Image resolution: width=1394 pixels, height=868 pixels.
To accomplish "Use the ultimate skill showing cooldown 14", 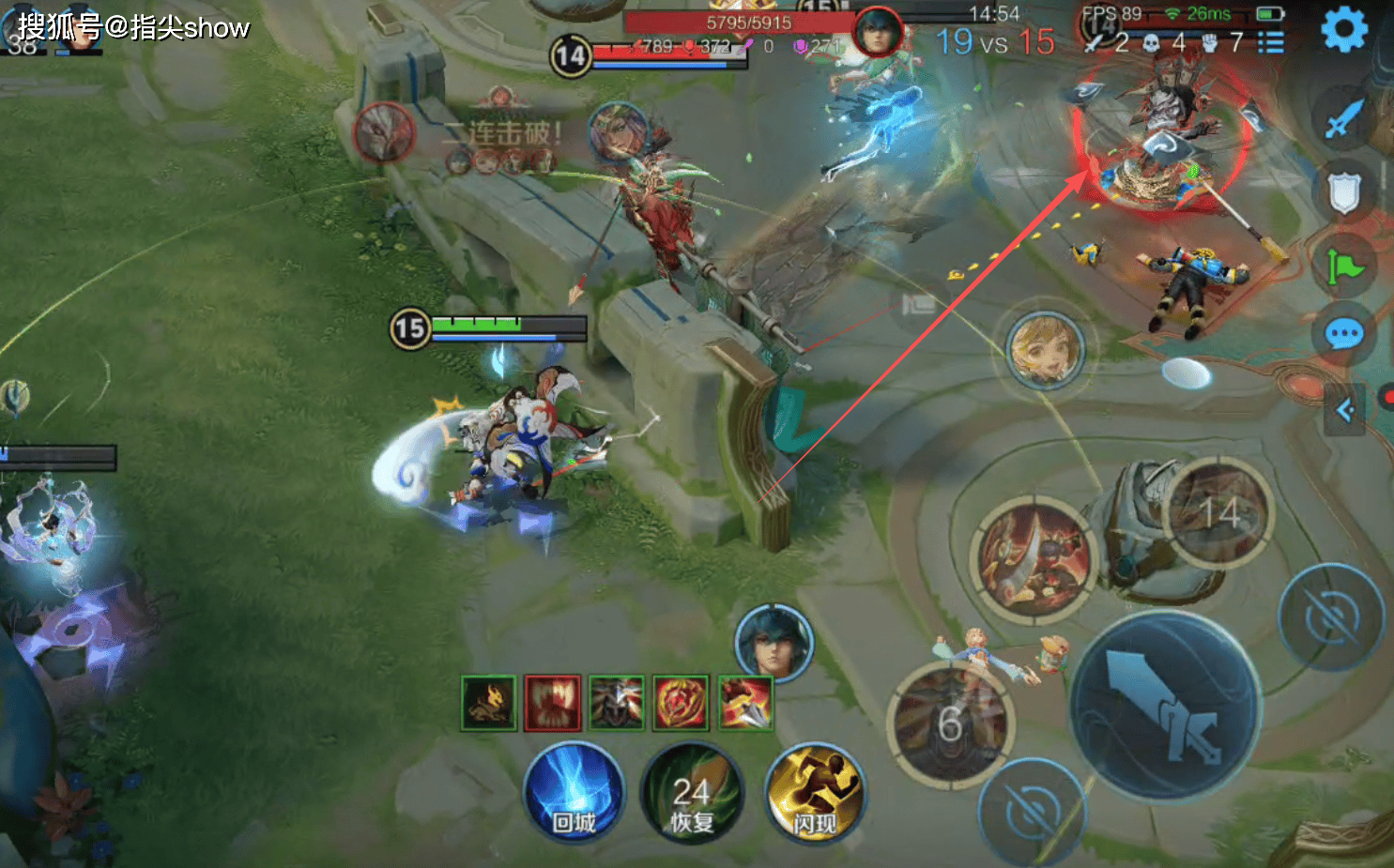I will (1218, 512).
